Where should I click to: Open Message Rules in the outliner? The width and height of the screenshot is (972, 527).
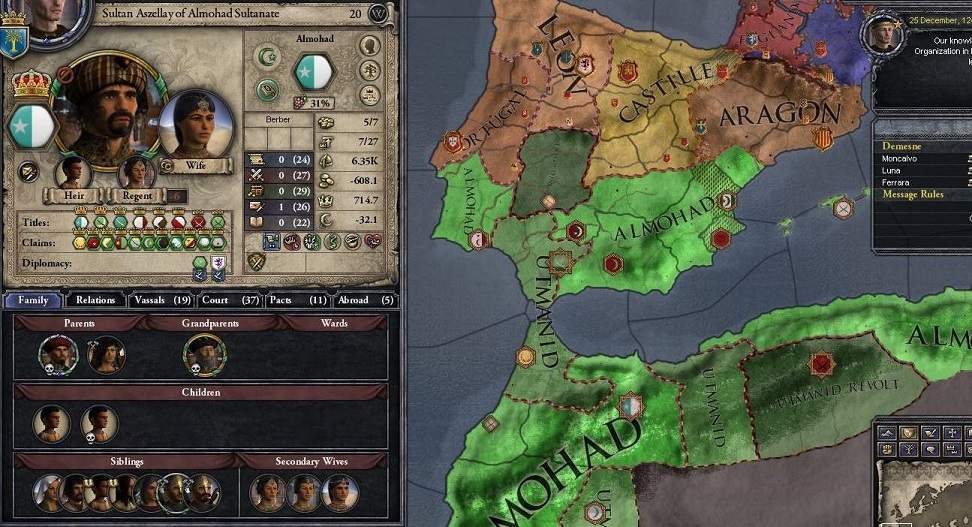(912, 194)
